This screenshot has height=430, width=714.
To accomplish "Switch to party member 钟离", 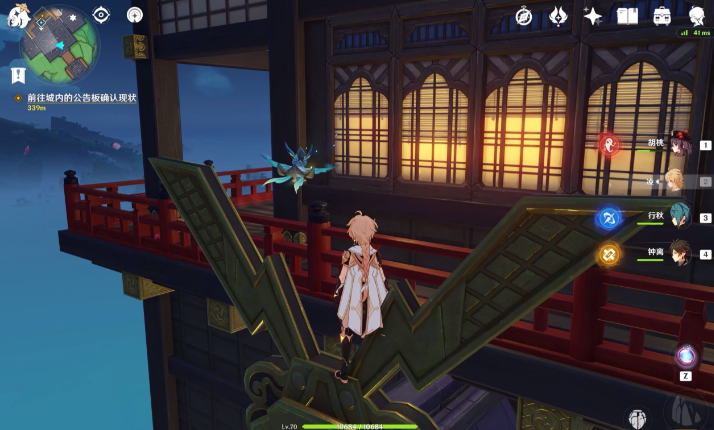I will 680,254.
